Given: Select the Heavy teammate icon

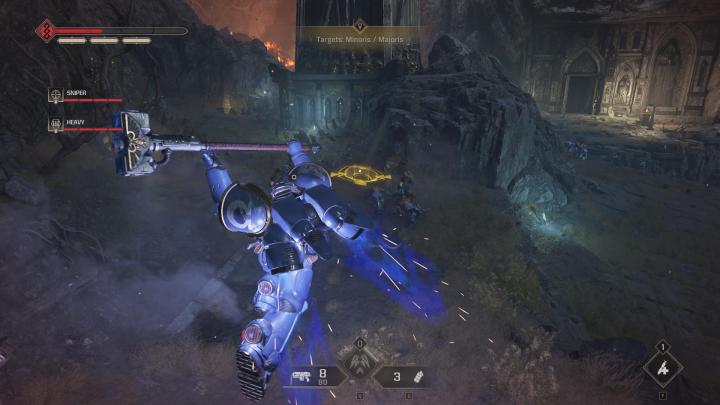Looking at the screenshot, I should point(56,123).
